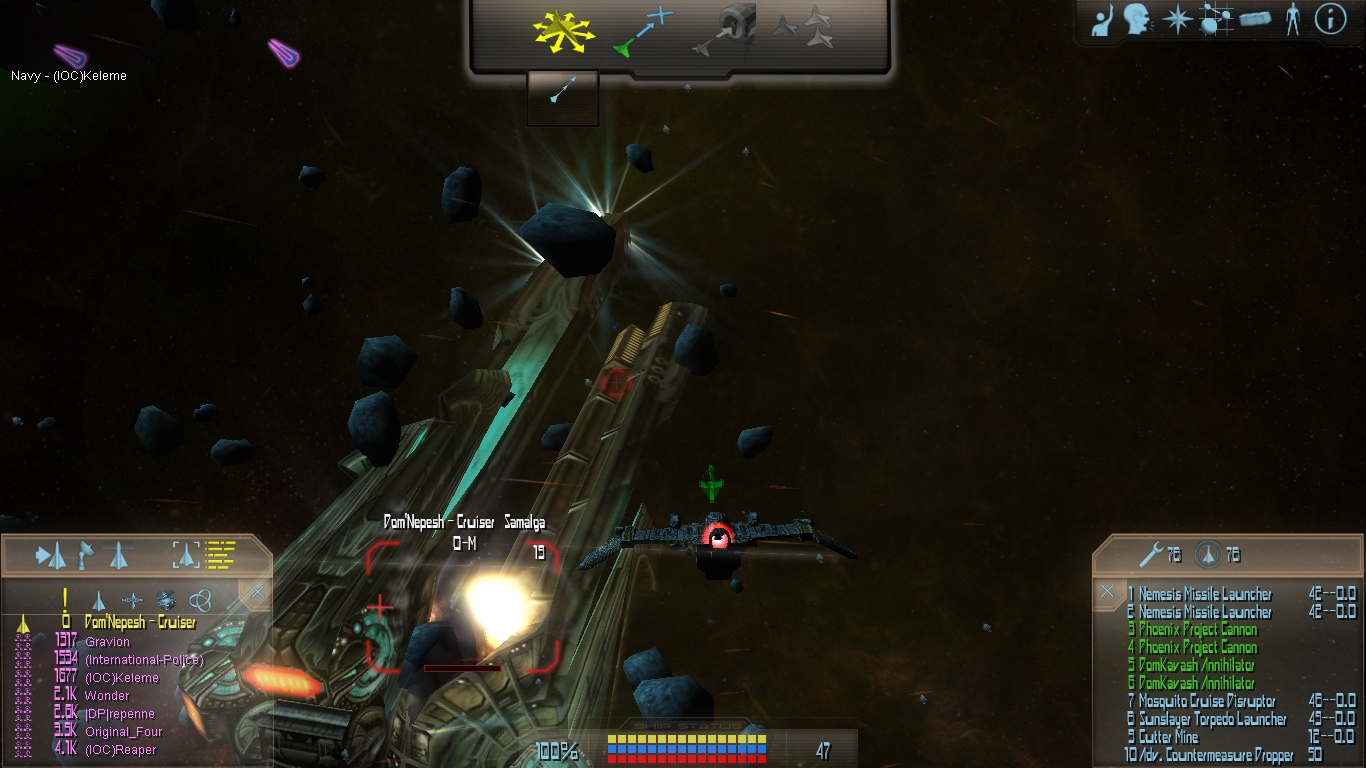Toggle Mosquito Cruise Disruptor weapon

tap(1206, 702)
